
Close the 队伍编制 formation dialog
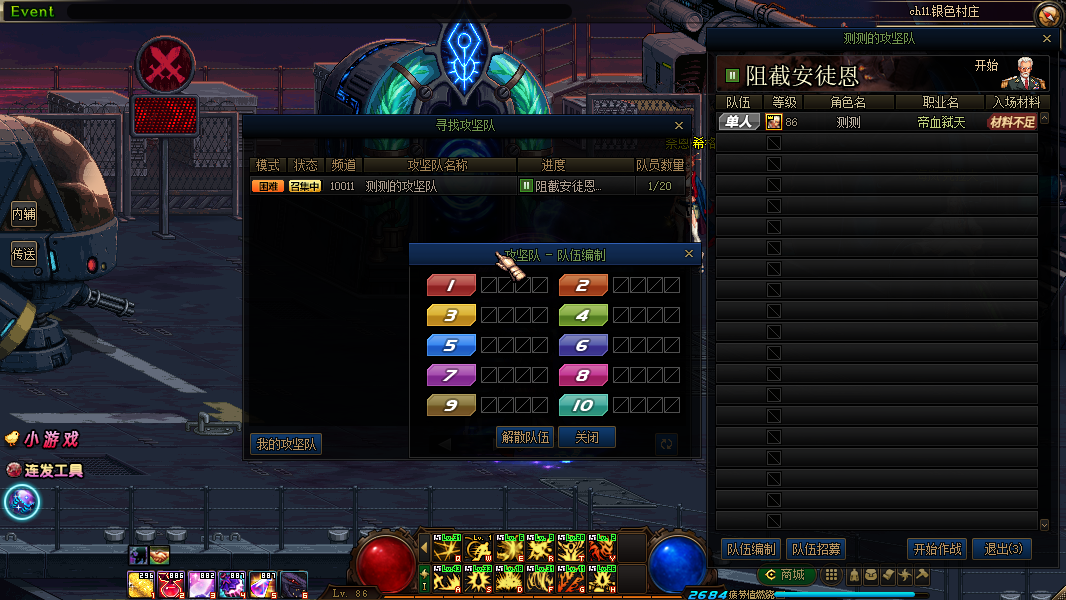click(x=688, y=254)
